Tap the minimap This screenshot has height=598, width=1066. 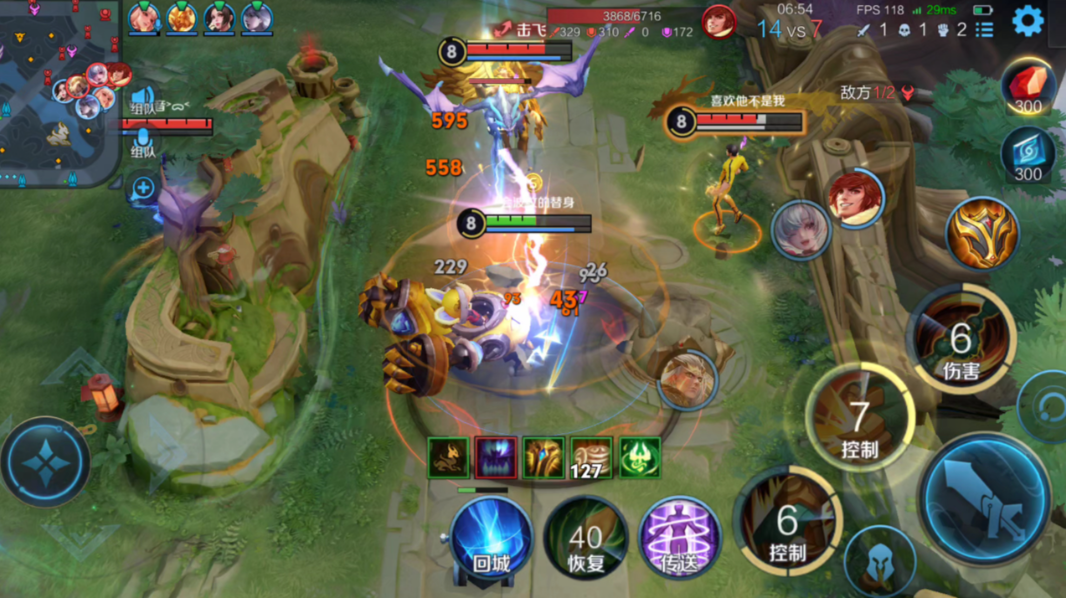coord(62,92)
